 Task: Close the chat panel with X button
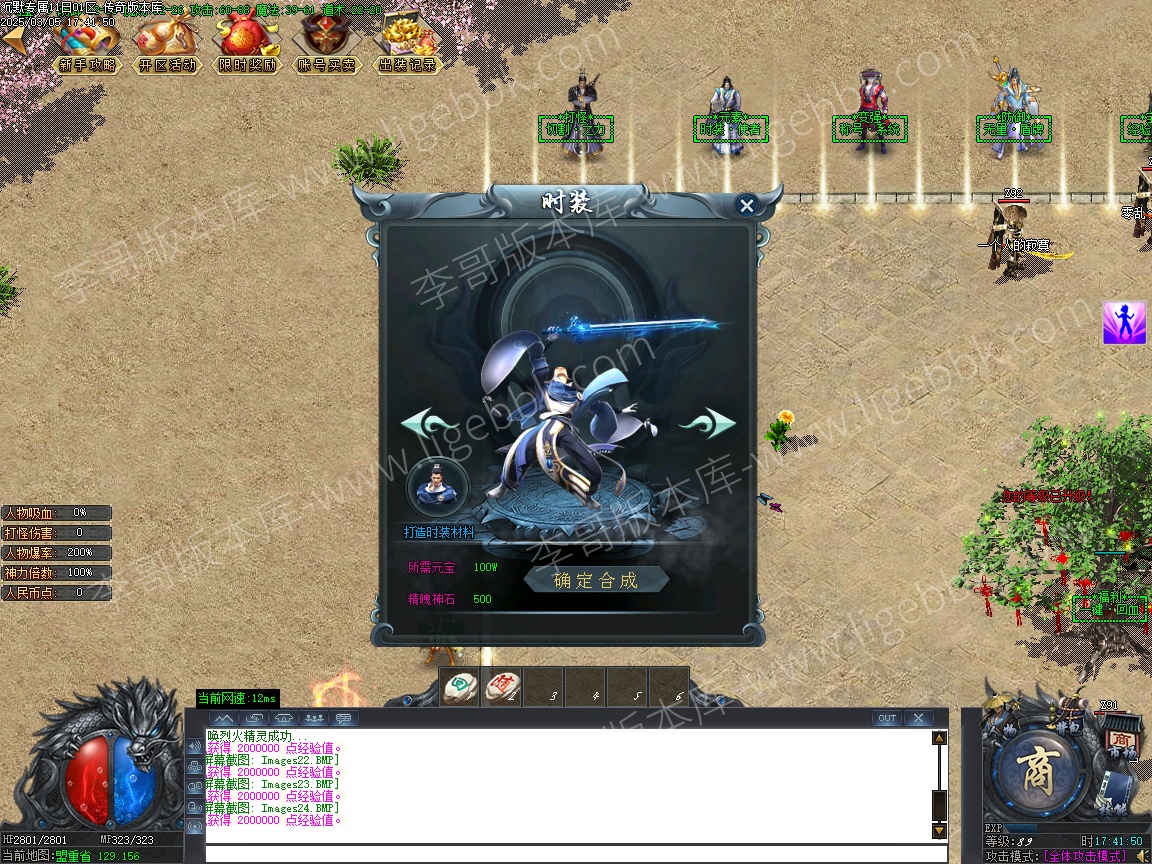point(917,718)
